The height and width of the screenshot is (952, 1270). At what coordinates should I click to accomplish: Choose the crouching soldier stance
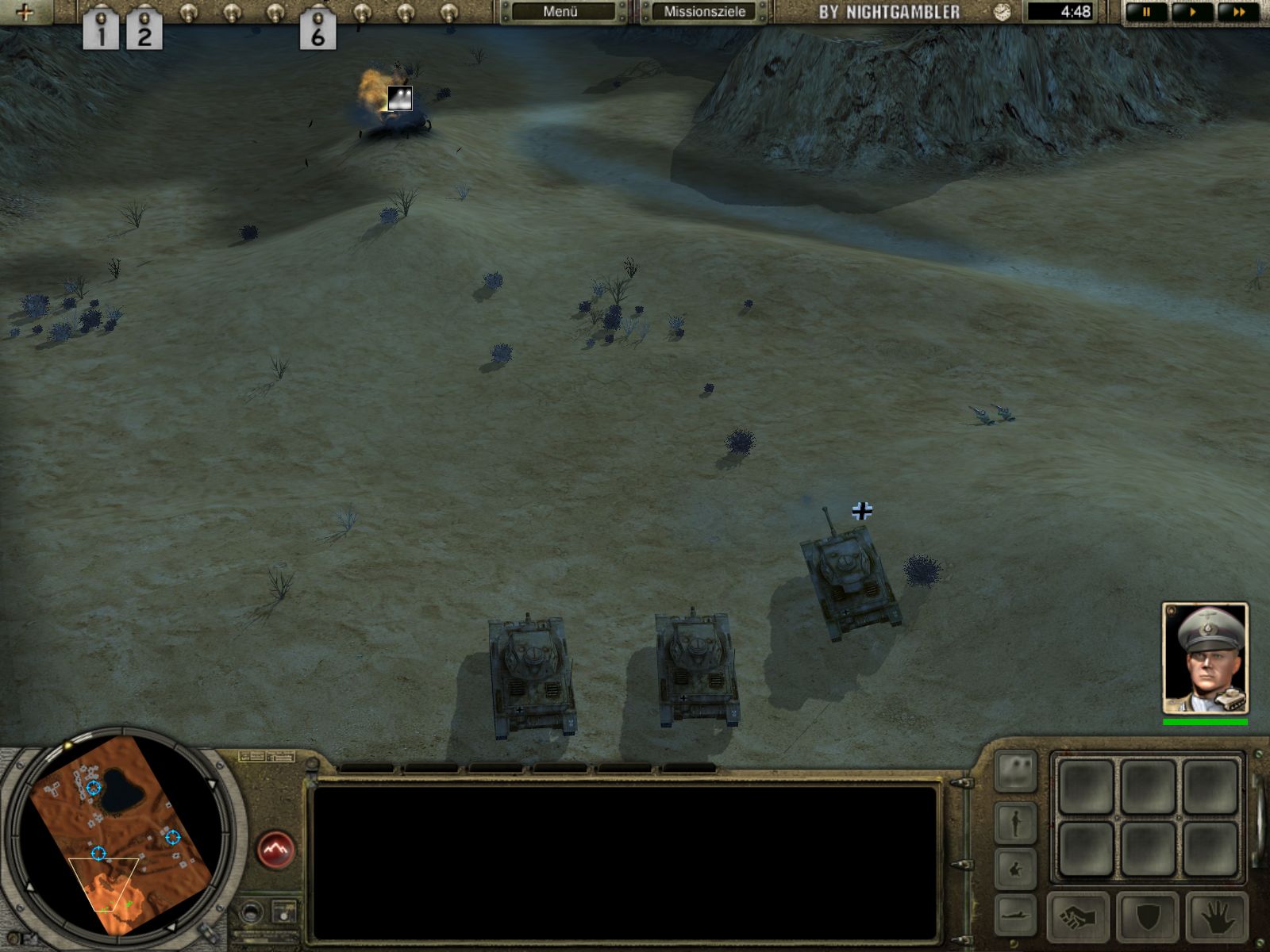coord(1016,869)
